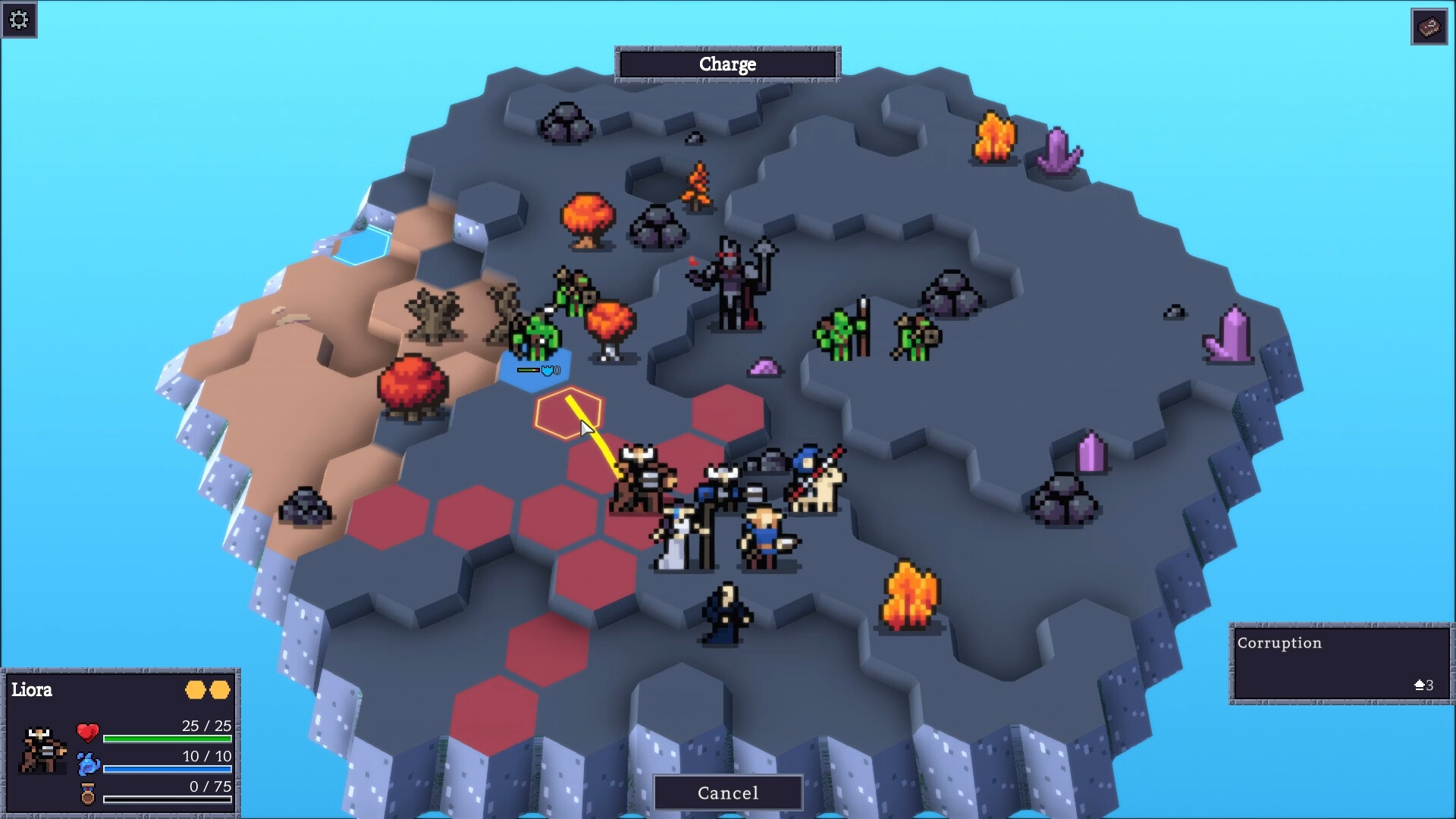Click the heart icon in Liora's panel

[87, 733]
